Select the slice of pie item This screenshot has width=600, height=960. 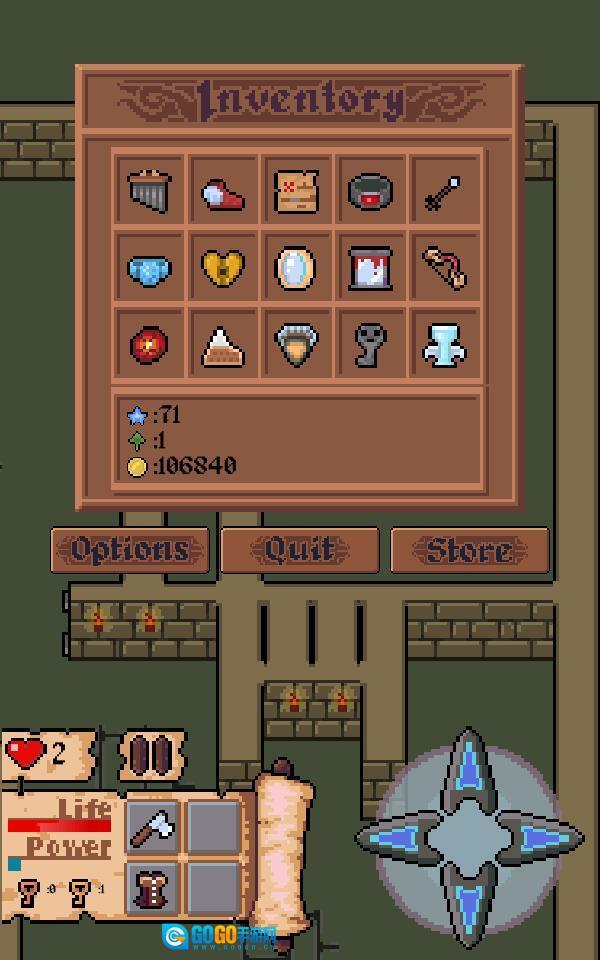223,345
